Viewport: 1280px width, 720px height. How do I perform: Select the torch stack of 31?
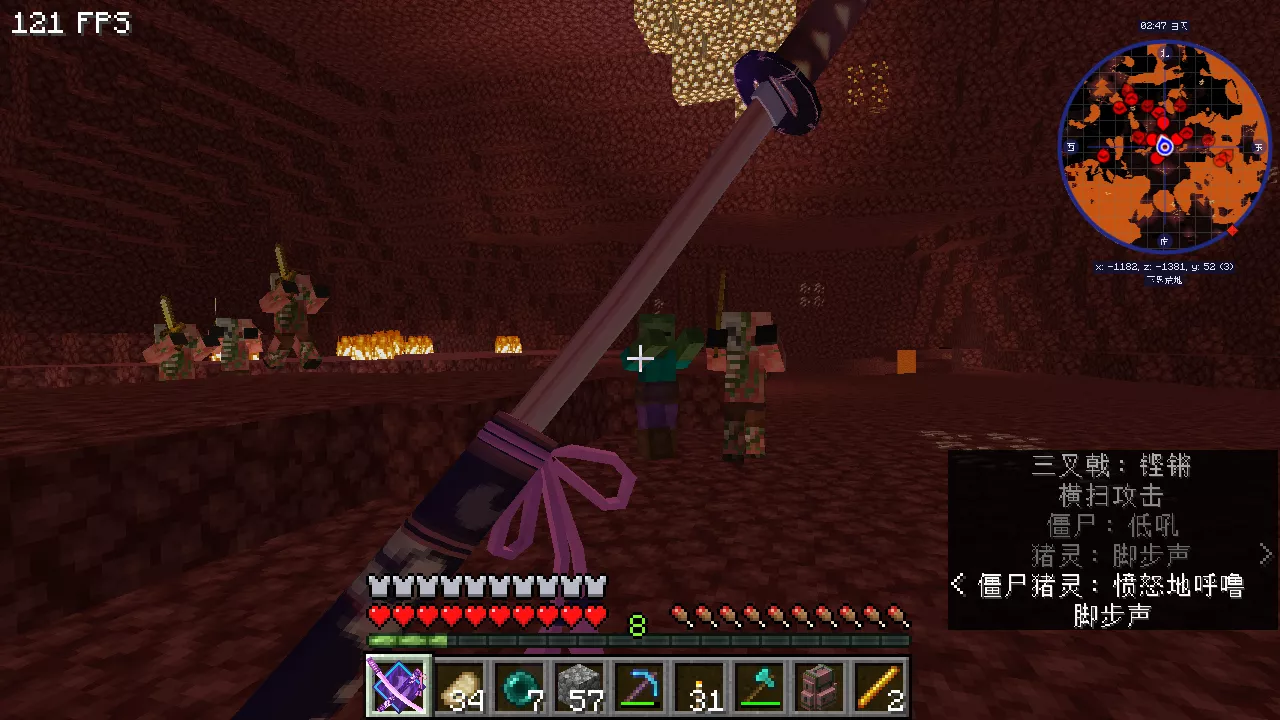click(700, 687)
